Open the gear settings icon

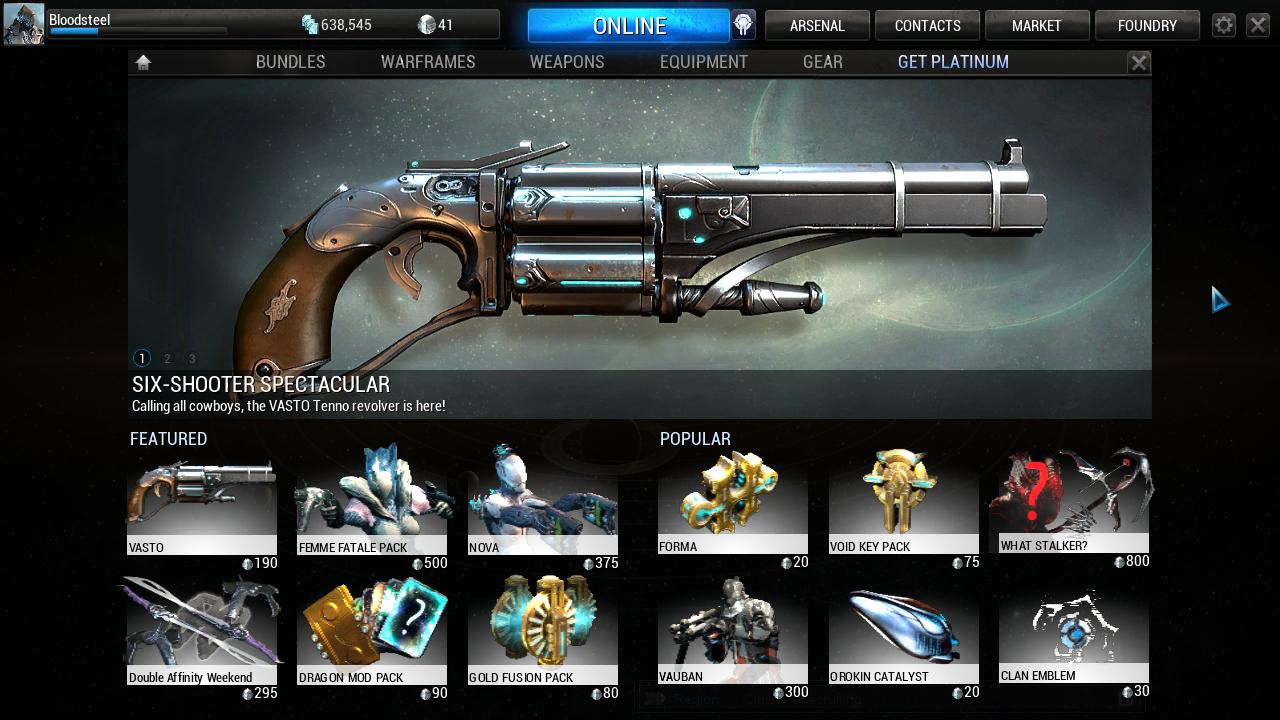tap(1224, 26)
